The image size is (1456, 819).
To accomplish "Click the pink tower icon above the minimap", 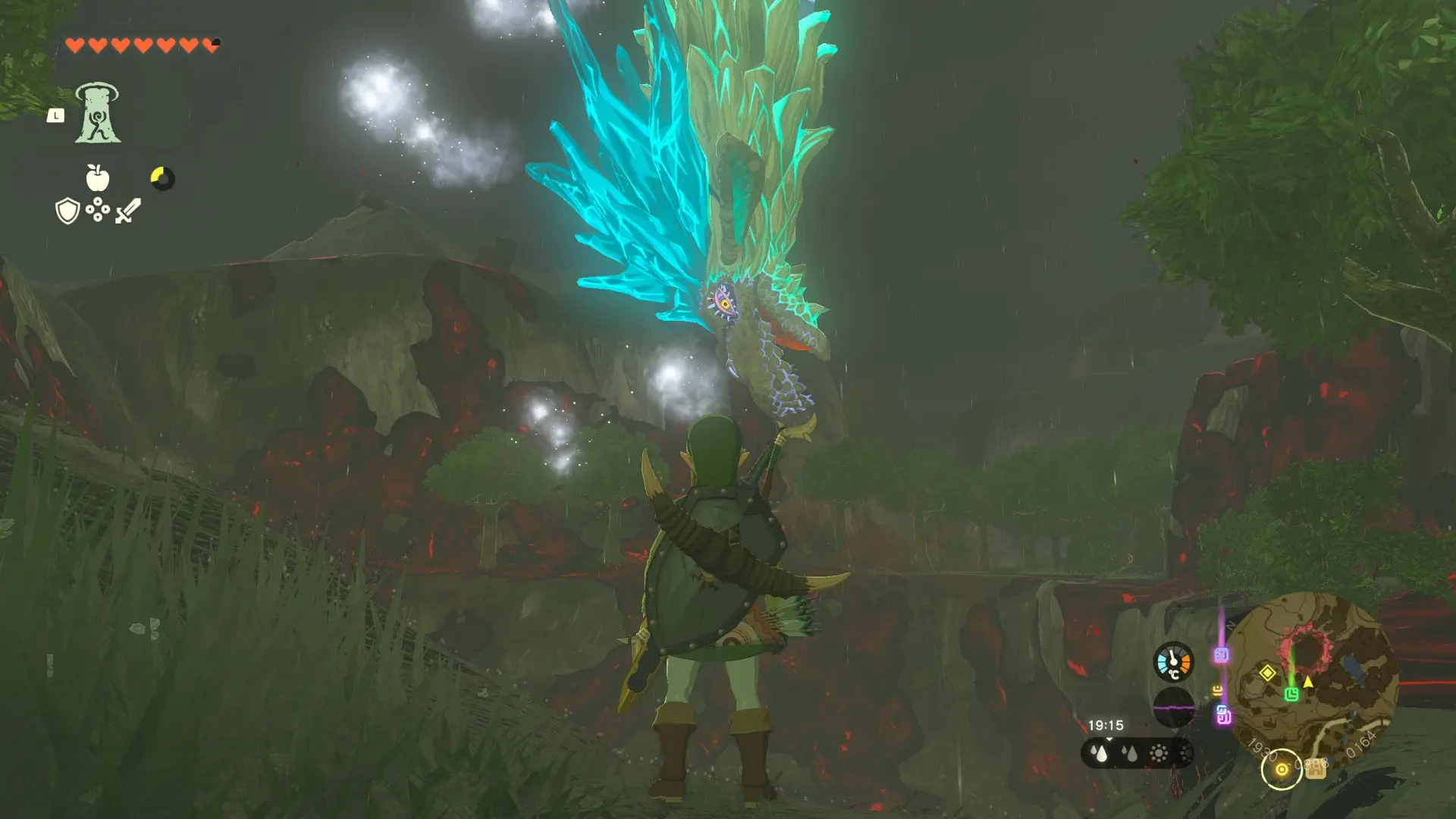I will point(1219,654).
